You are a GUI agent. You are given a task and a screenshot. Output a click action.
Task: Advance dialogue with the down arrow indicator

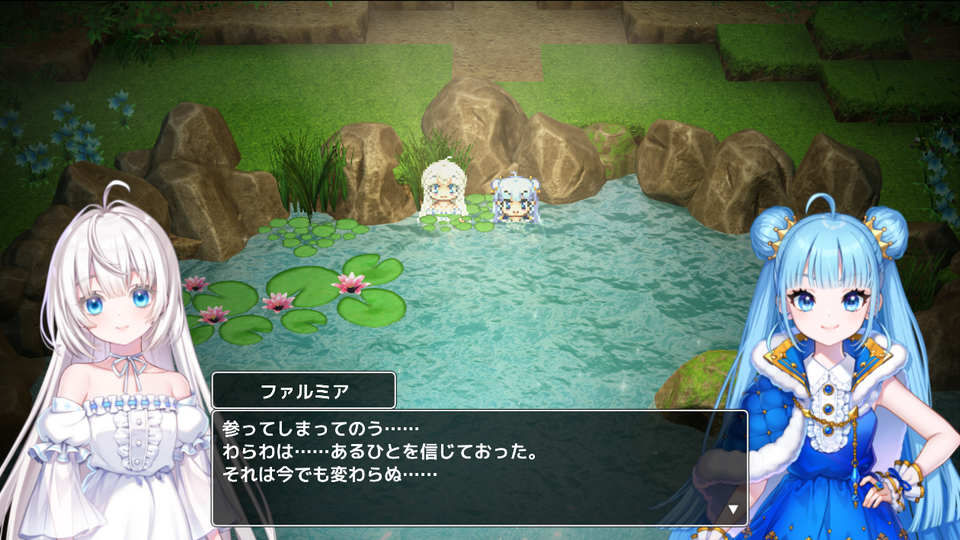coord(732,509)
